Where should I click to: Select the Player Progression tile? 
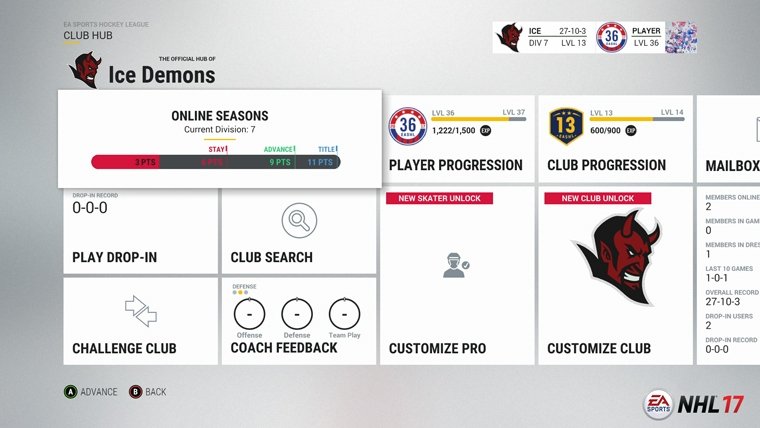[x=456, y=140]
